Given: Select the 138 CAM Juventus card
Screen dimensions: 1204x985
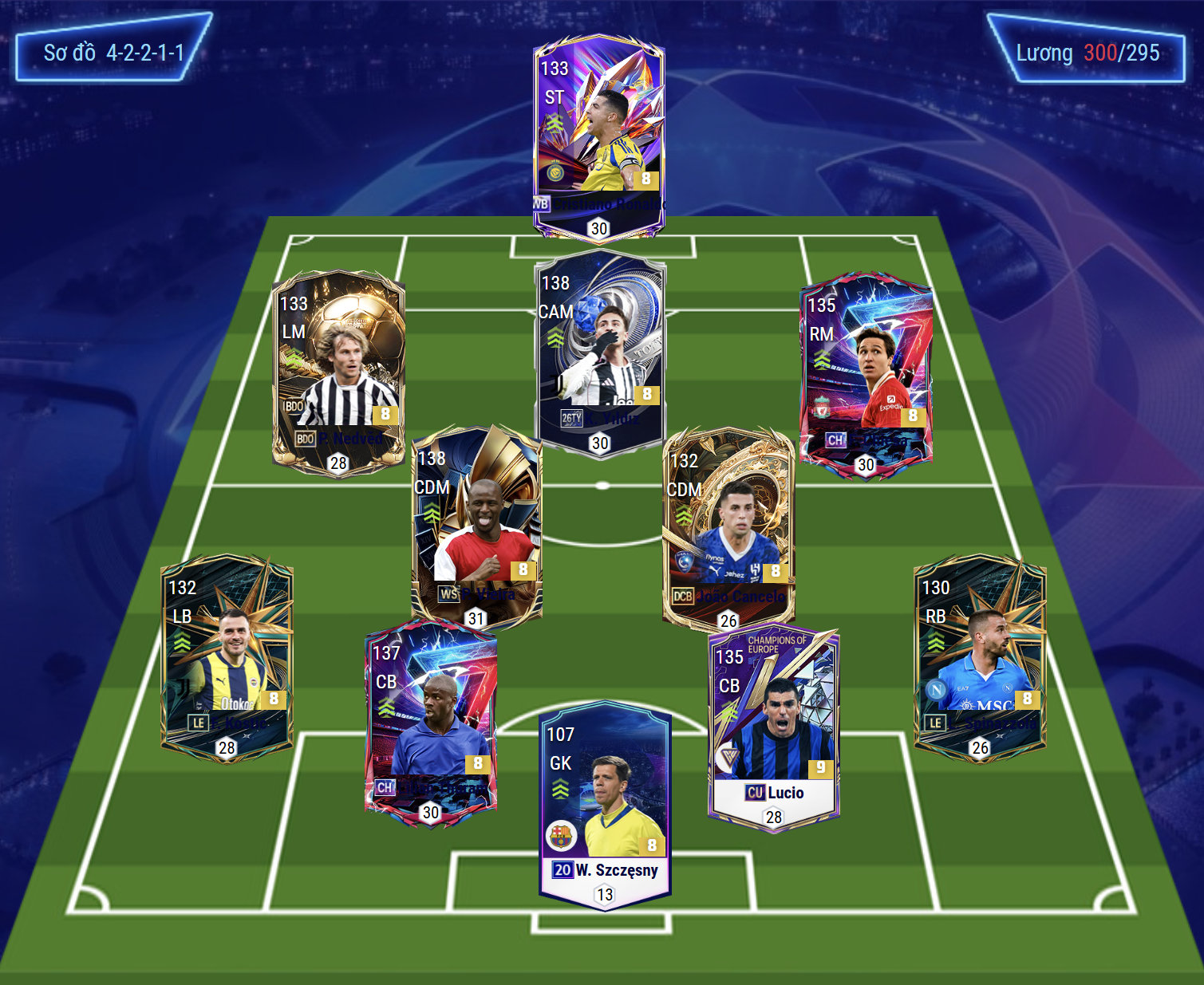Looking at the screenshot, I should pos(600,351).
